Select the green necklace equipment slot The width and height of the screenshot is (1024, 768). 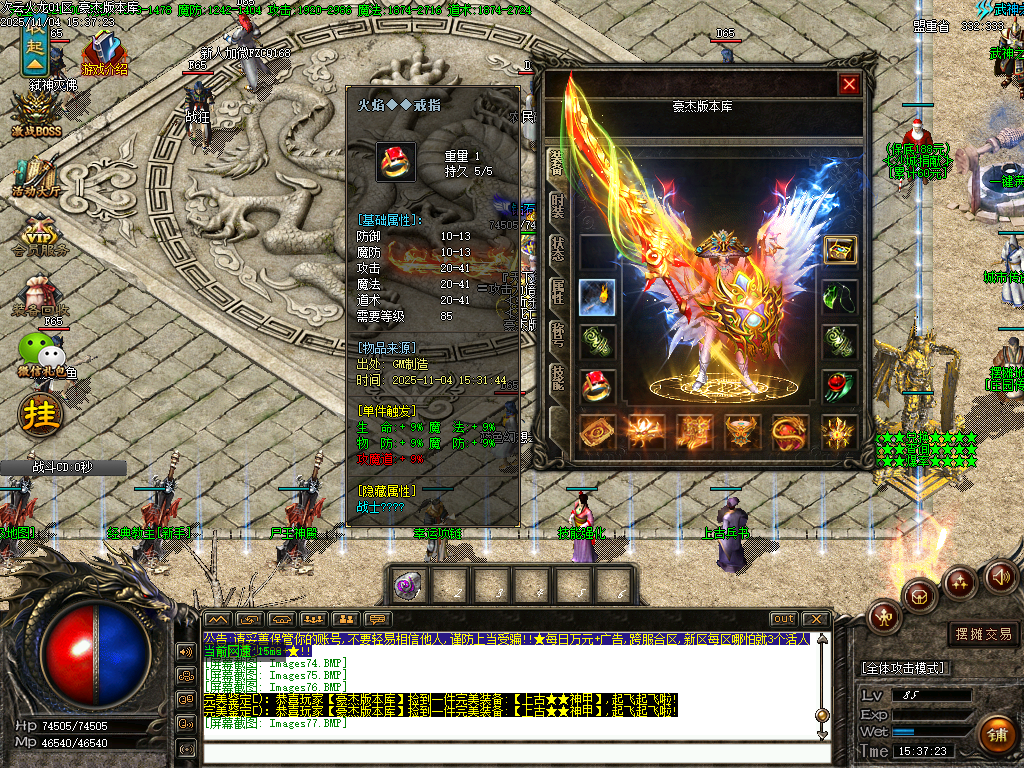click(840, 297)
